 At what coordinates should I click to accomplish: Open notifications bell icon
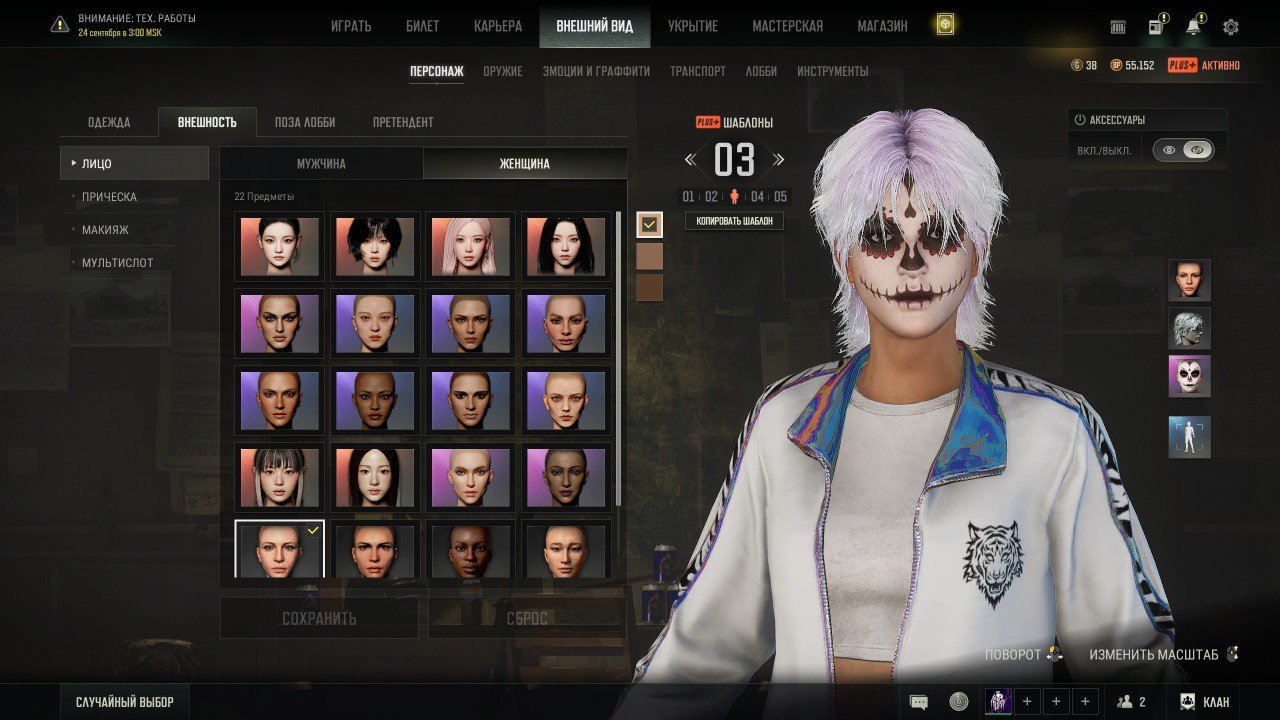coord(1193,27)
